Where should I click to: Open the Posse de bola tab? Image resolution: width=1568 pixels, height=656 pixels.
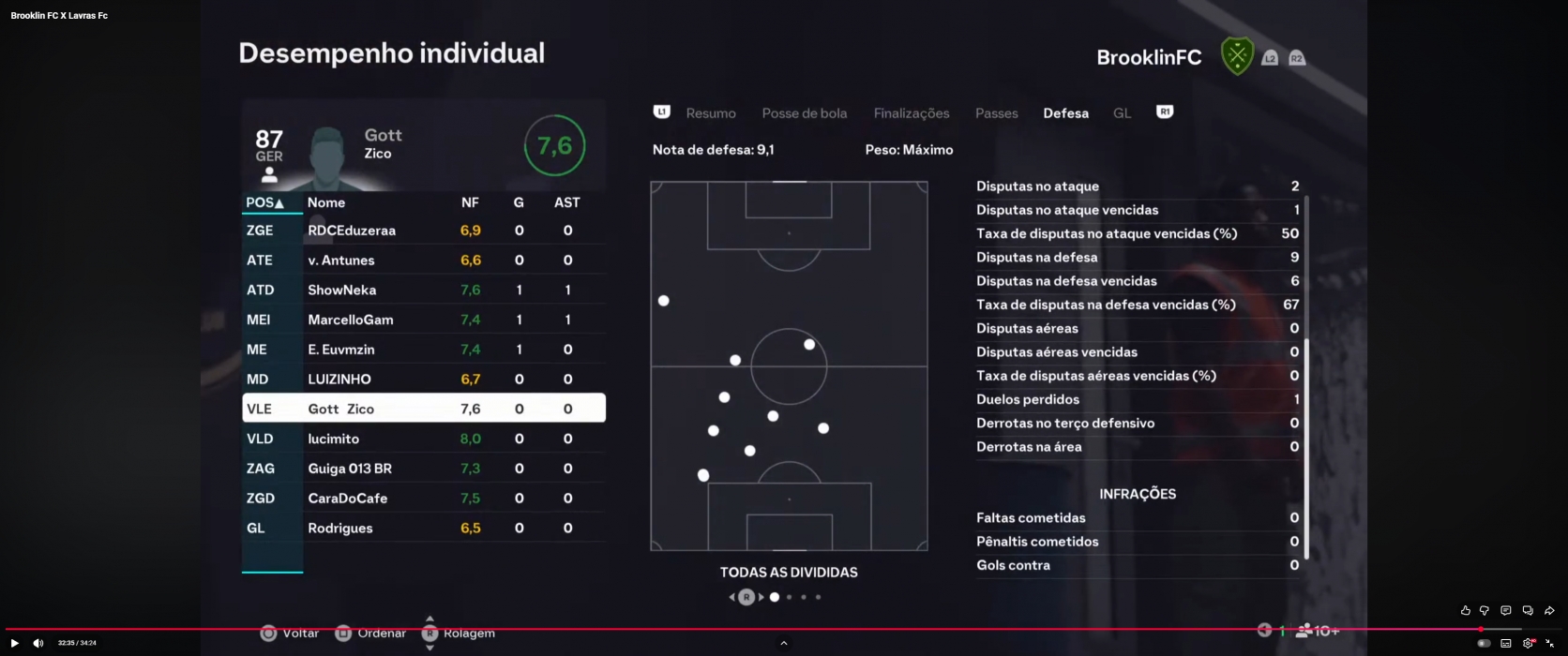click(804, 113)
